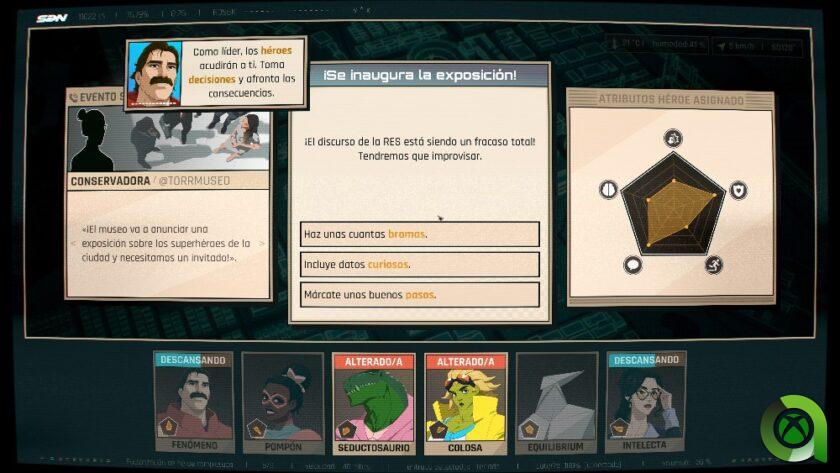Viewport: 840px width, 473px height.
Task: Select the Seductosaurio hero card
Action: pos(374,402)
